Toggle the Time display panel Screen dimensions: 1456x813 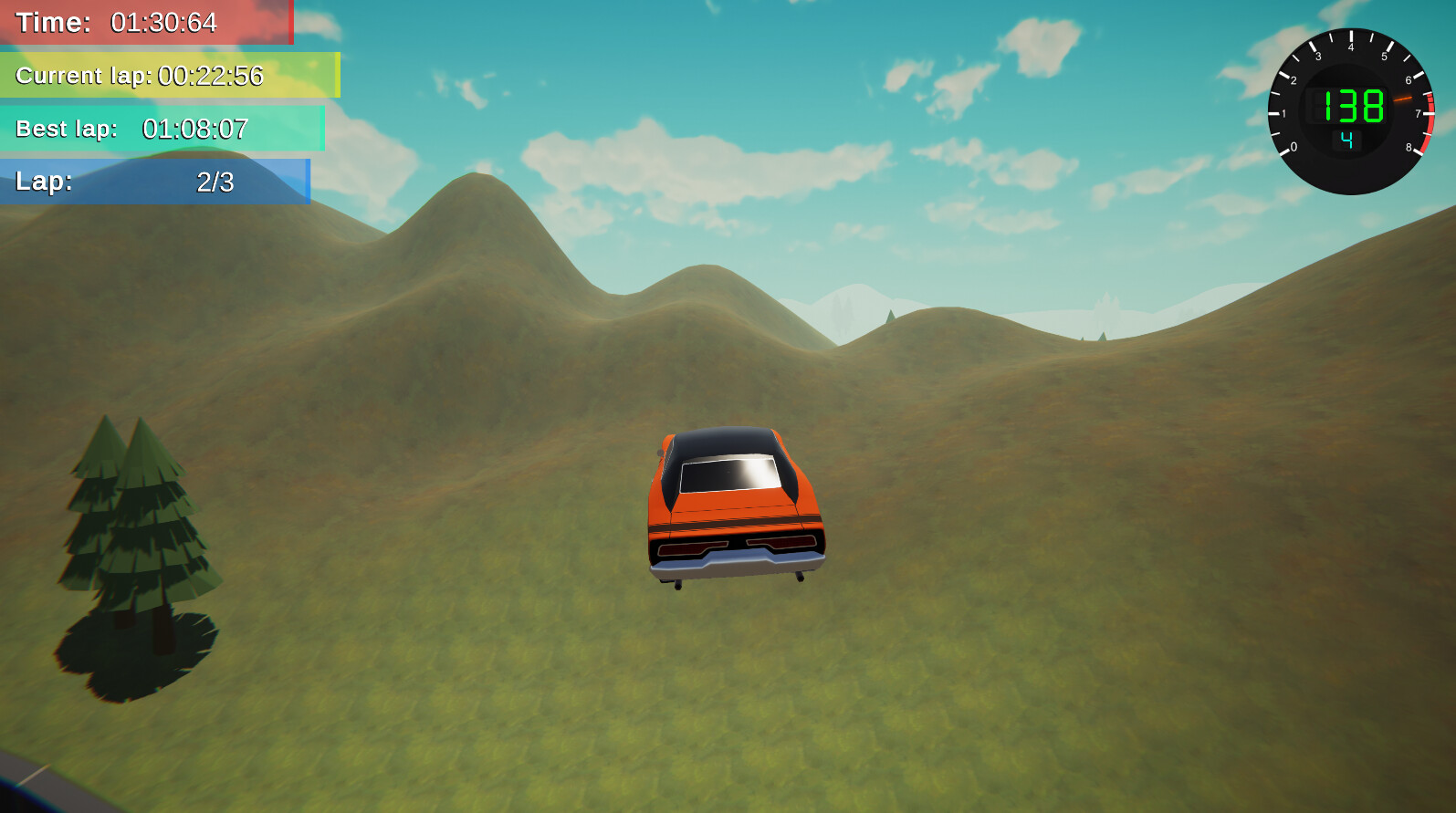click(146, 23)
